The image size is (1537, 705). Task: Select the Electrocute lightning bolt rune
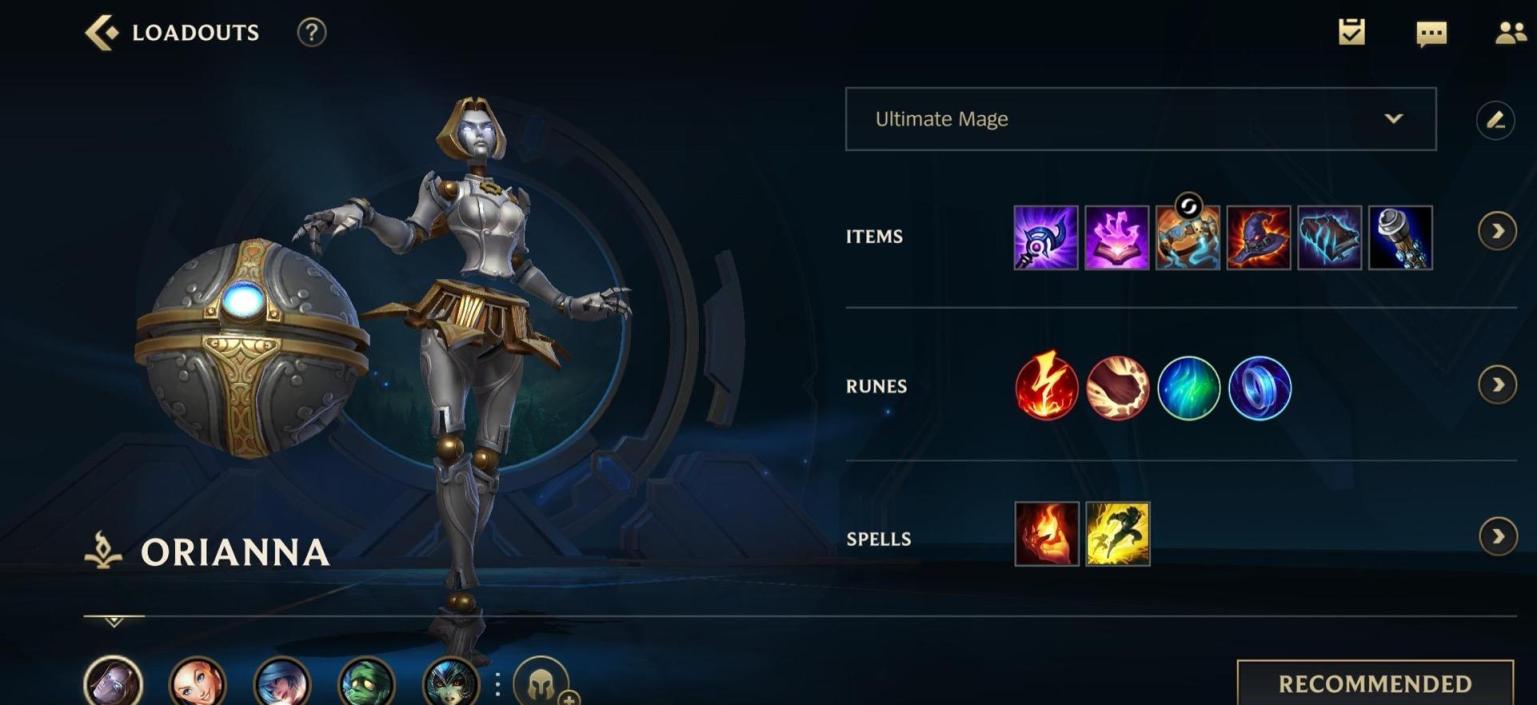pyautogui.click(x=1046, y=388)
